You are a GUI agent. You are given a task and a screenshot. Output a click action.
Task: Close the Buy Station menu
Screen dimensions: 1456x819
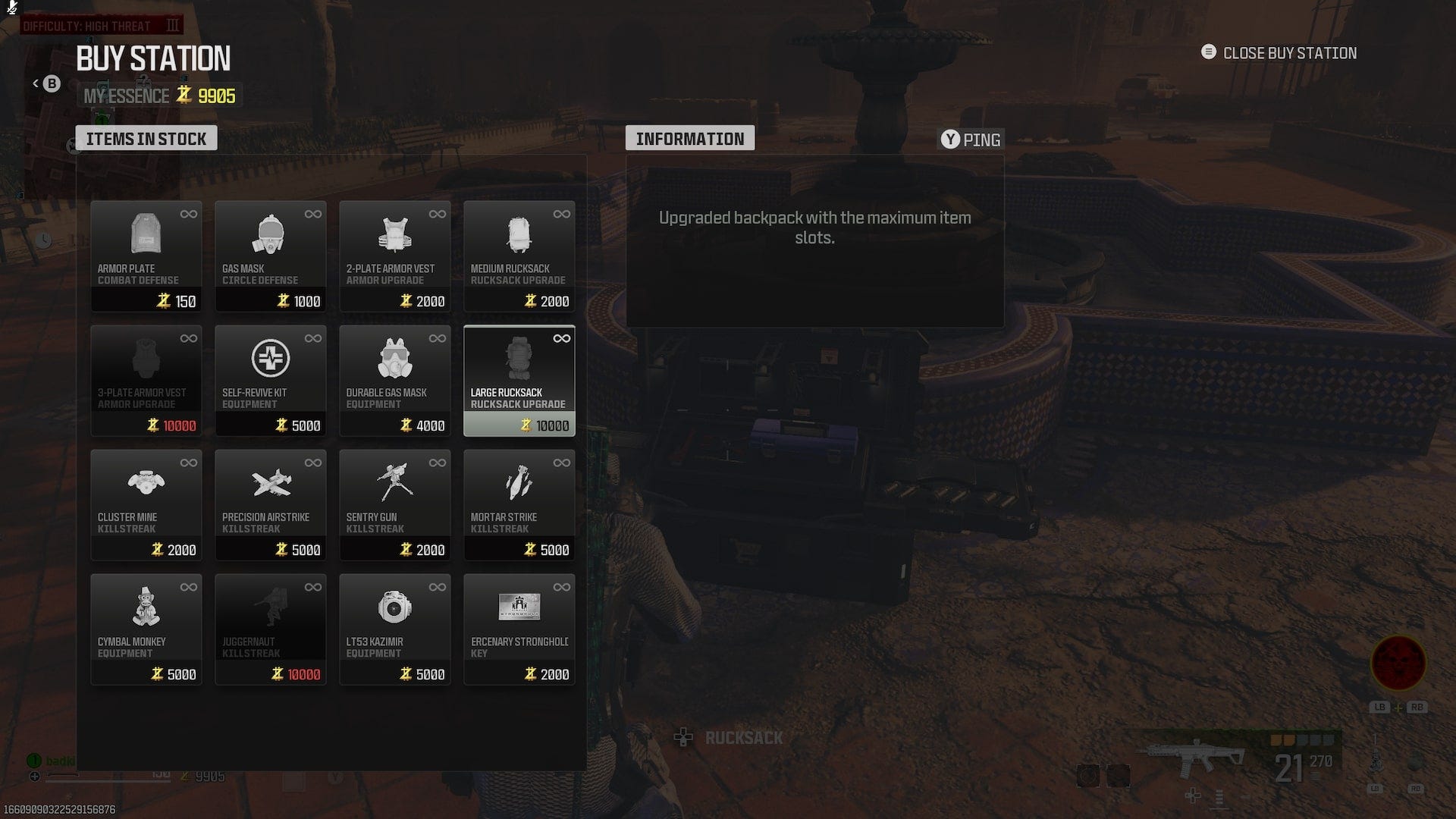1279,53
